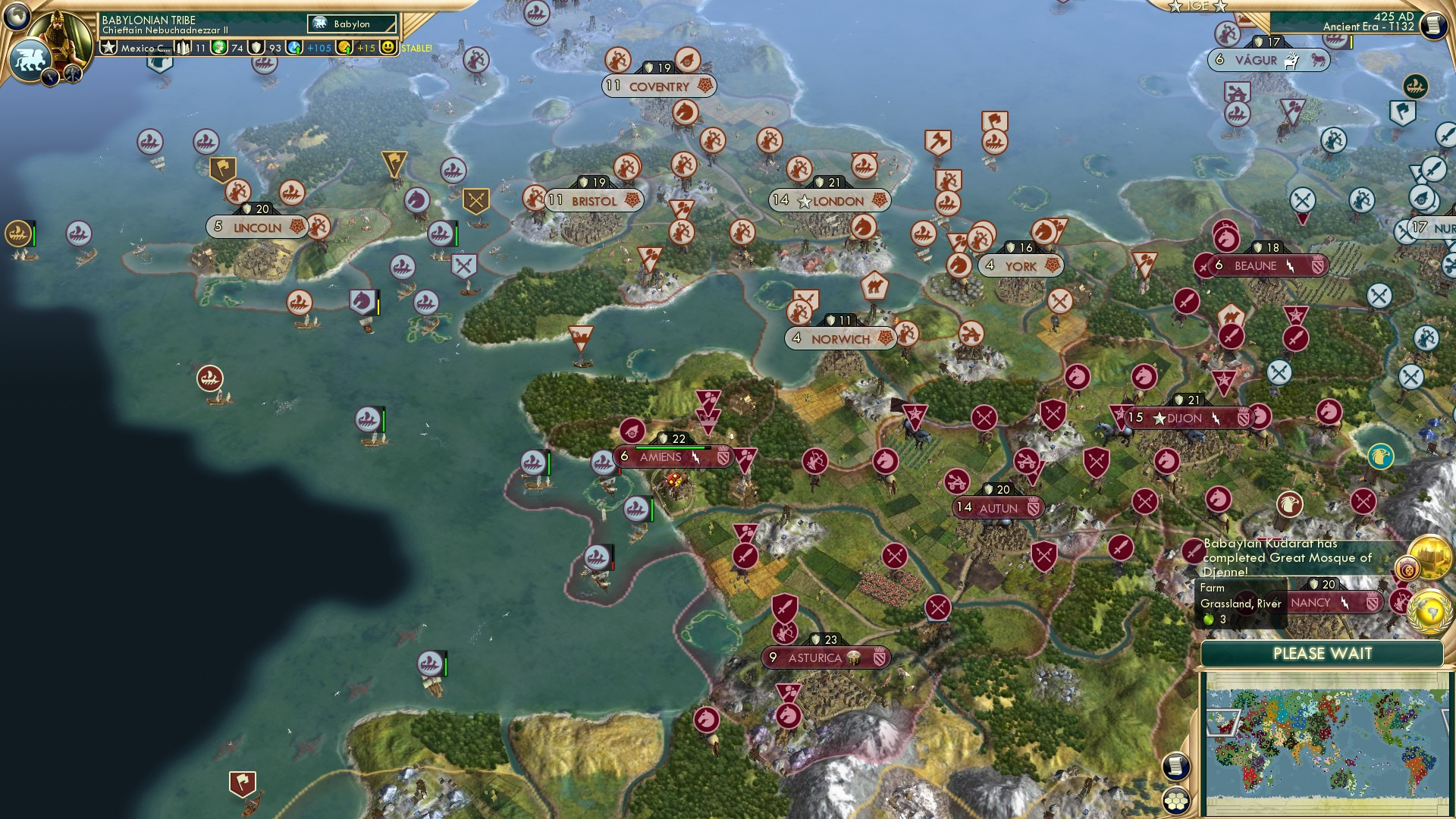Open the World Congress globe notification icon

point(1430,611)
